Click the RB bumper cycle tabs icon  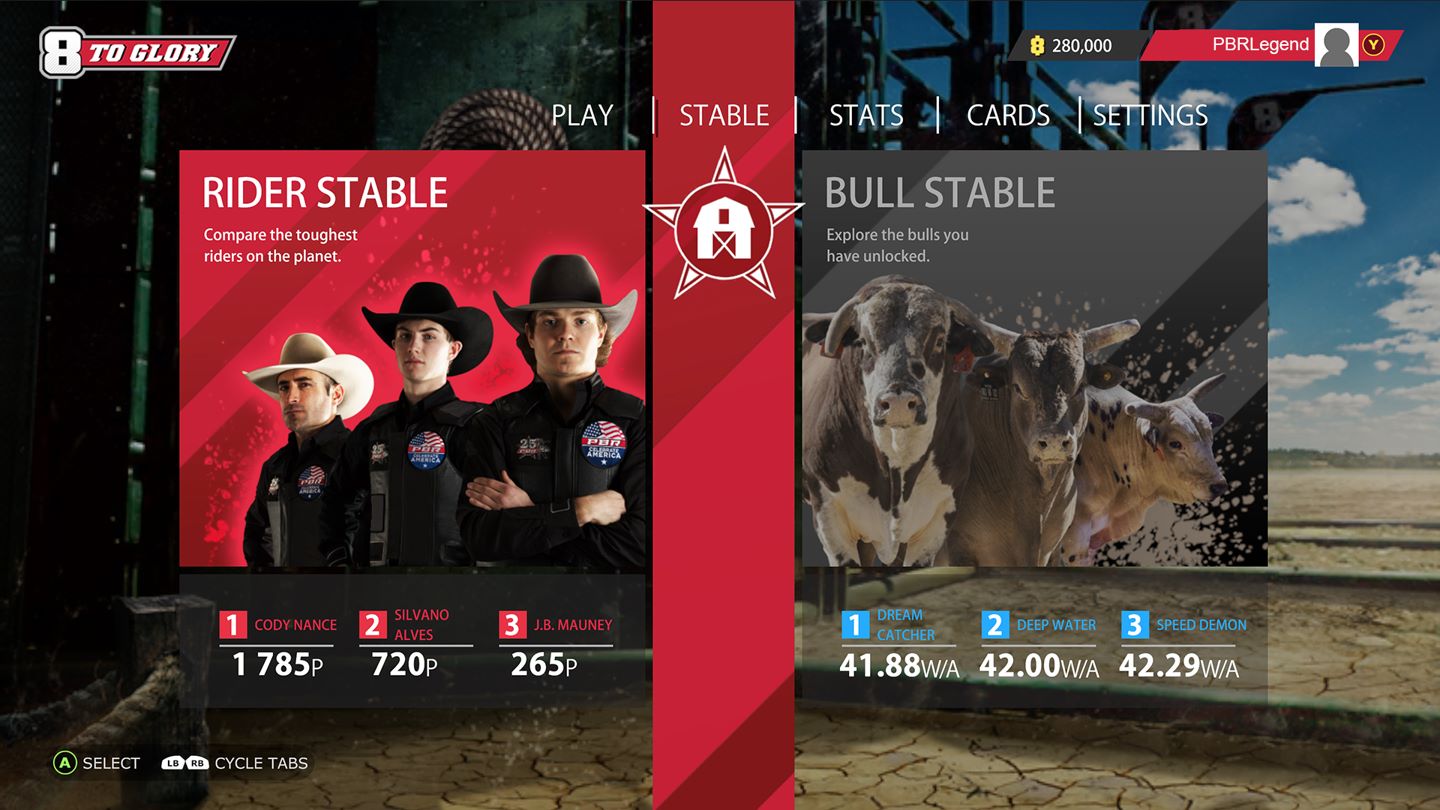[x=197, y=763]
